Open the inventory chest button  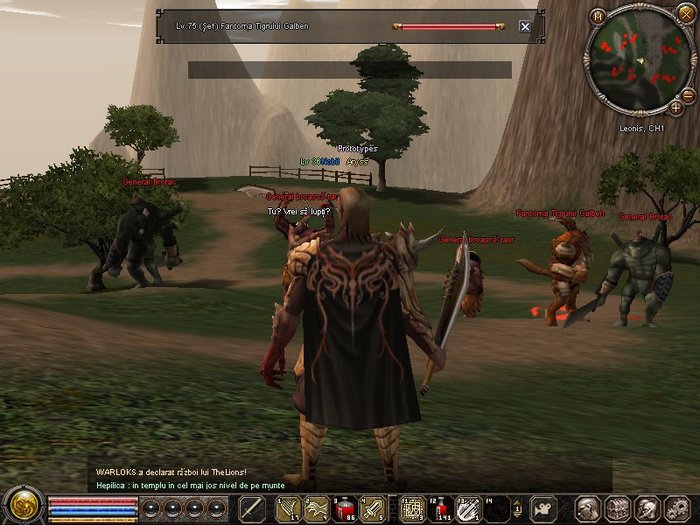616,508
